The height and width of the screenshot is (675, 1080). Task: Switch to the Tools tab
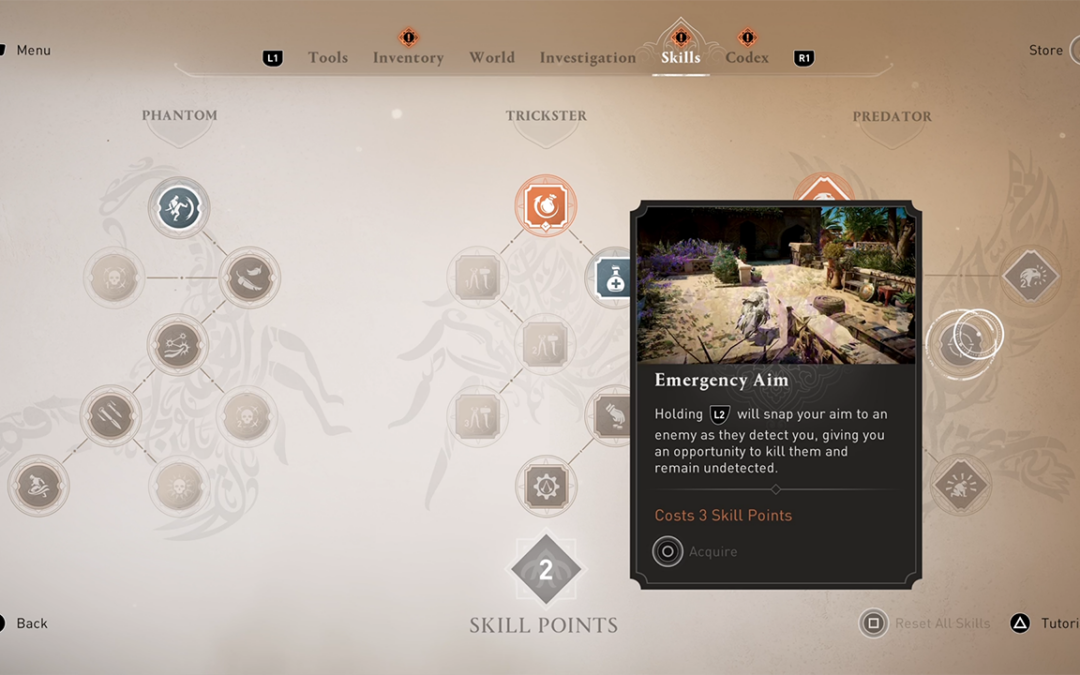pos(327,58)
